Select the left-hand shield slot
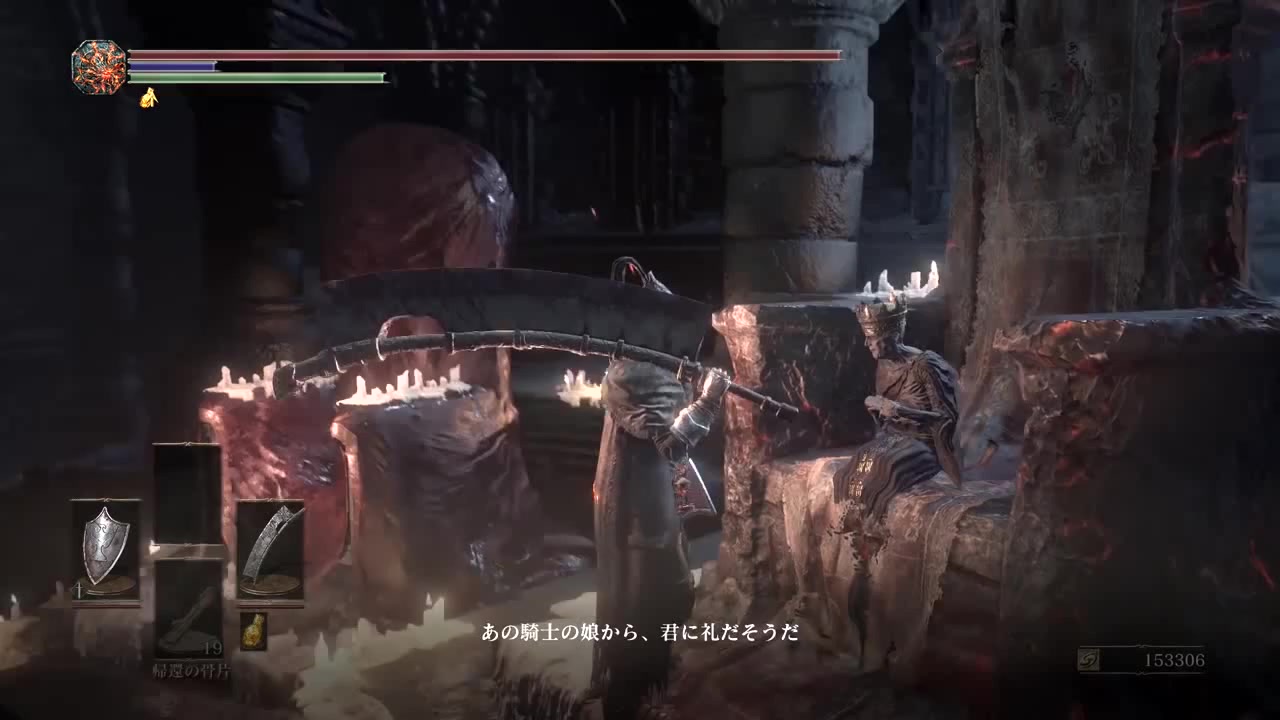This screenshot has height=720, width=1280. point(105,548)
